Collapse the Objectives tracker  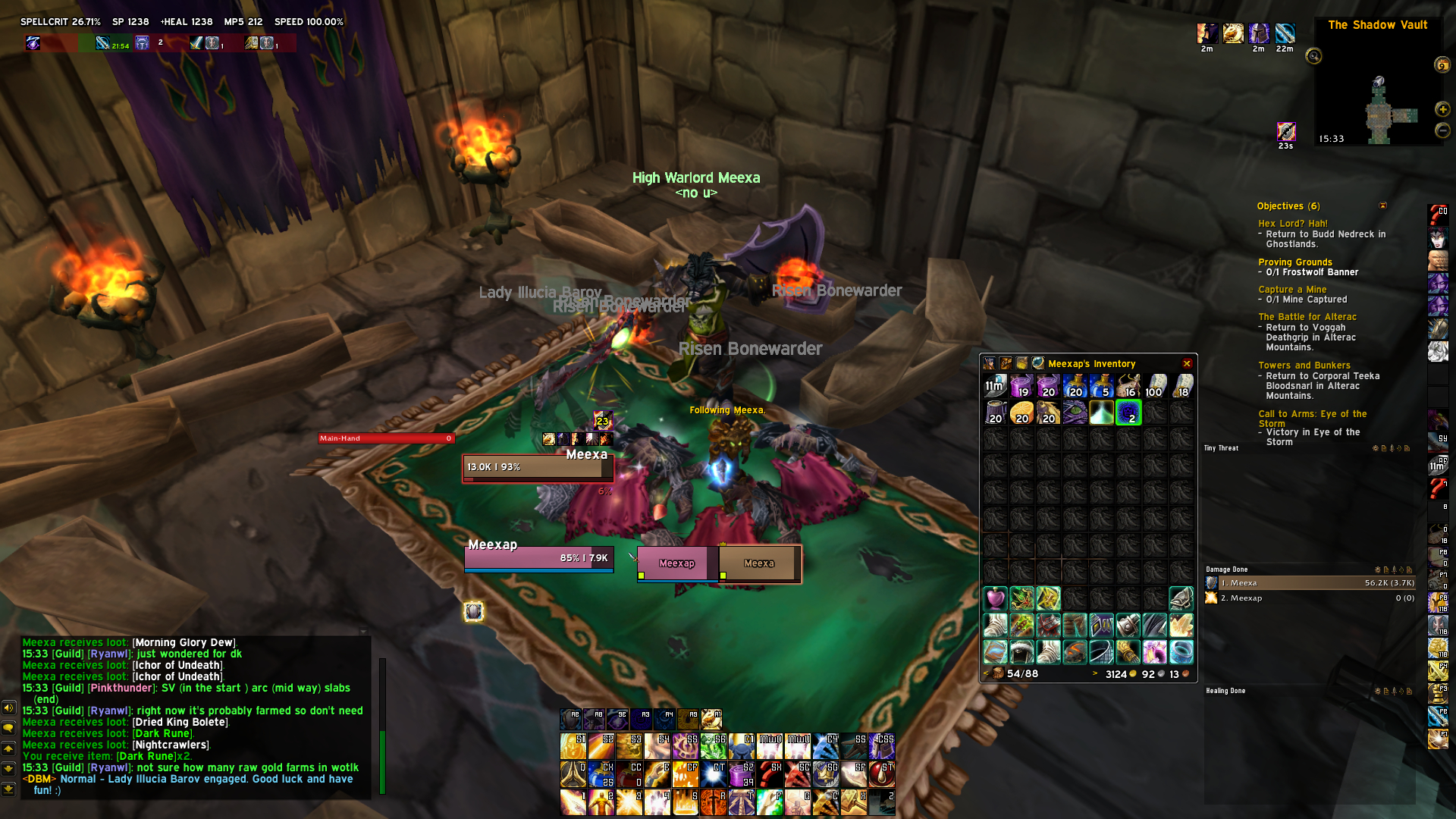(1382, 206)
